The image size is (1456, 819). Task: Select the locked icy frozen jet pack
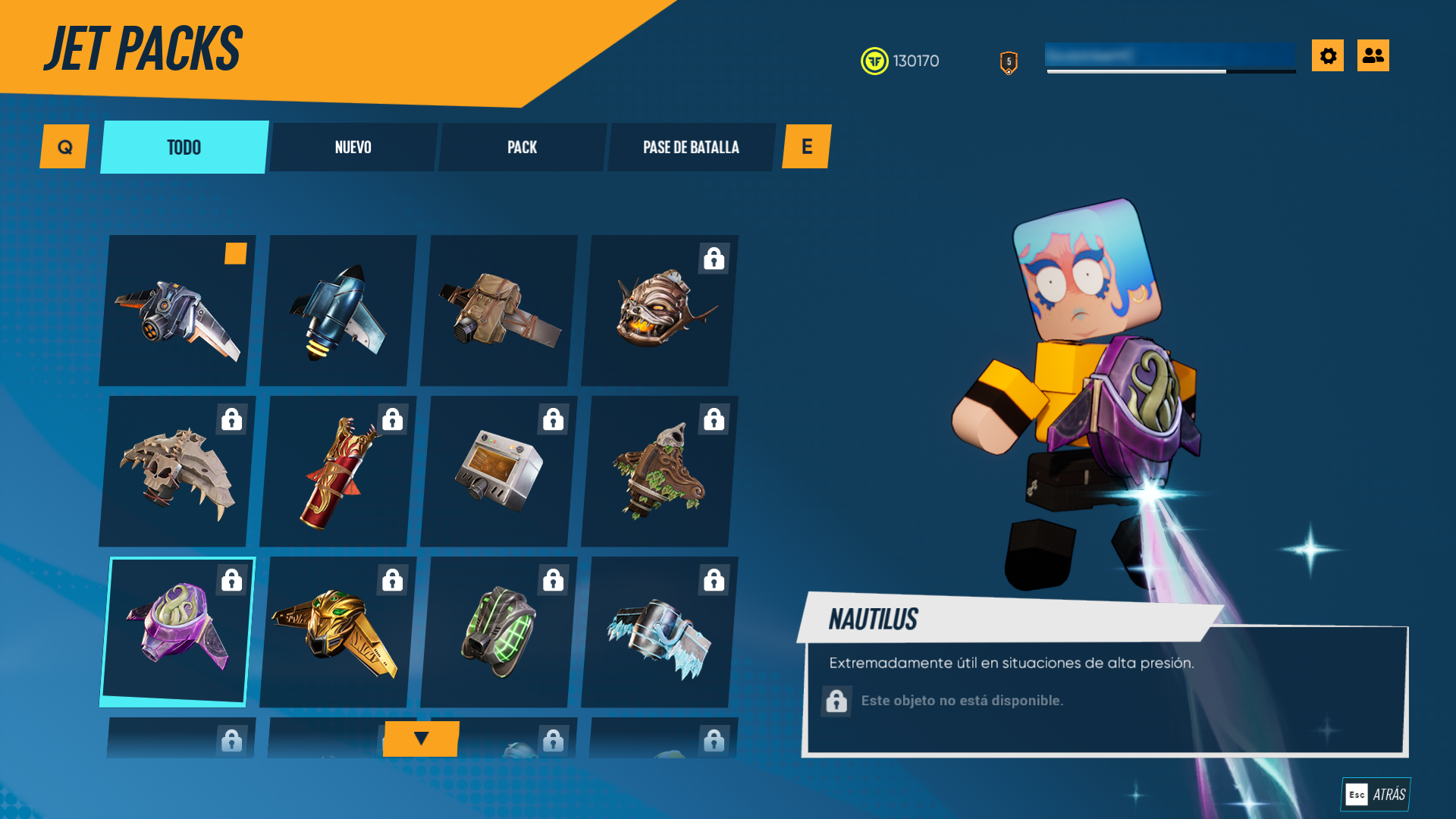[660, 632]
